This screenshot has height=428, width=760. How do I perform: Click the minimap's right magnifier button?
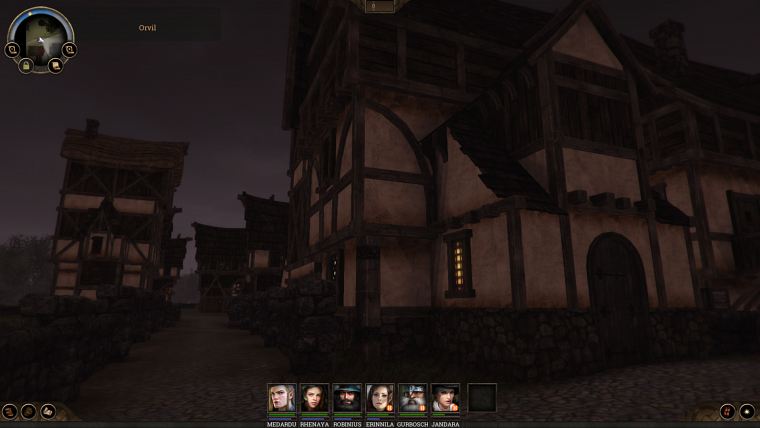pos(70,49)
